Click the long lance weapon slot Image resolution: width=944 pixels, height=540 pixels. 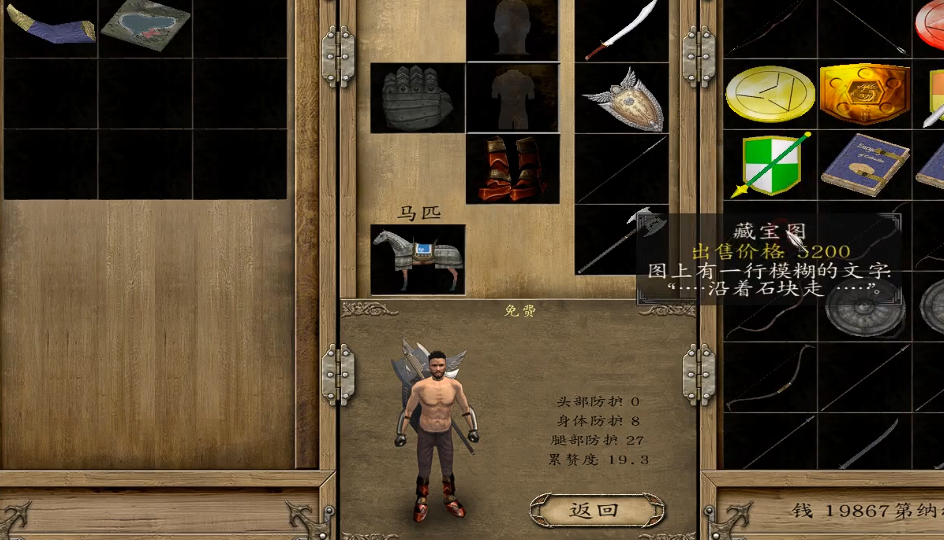pos(621,169)
